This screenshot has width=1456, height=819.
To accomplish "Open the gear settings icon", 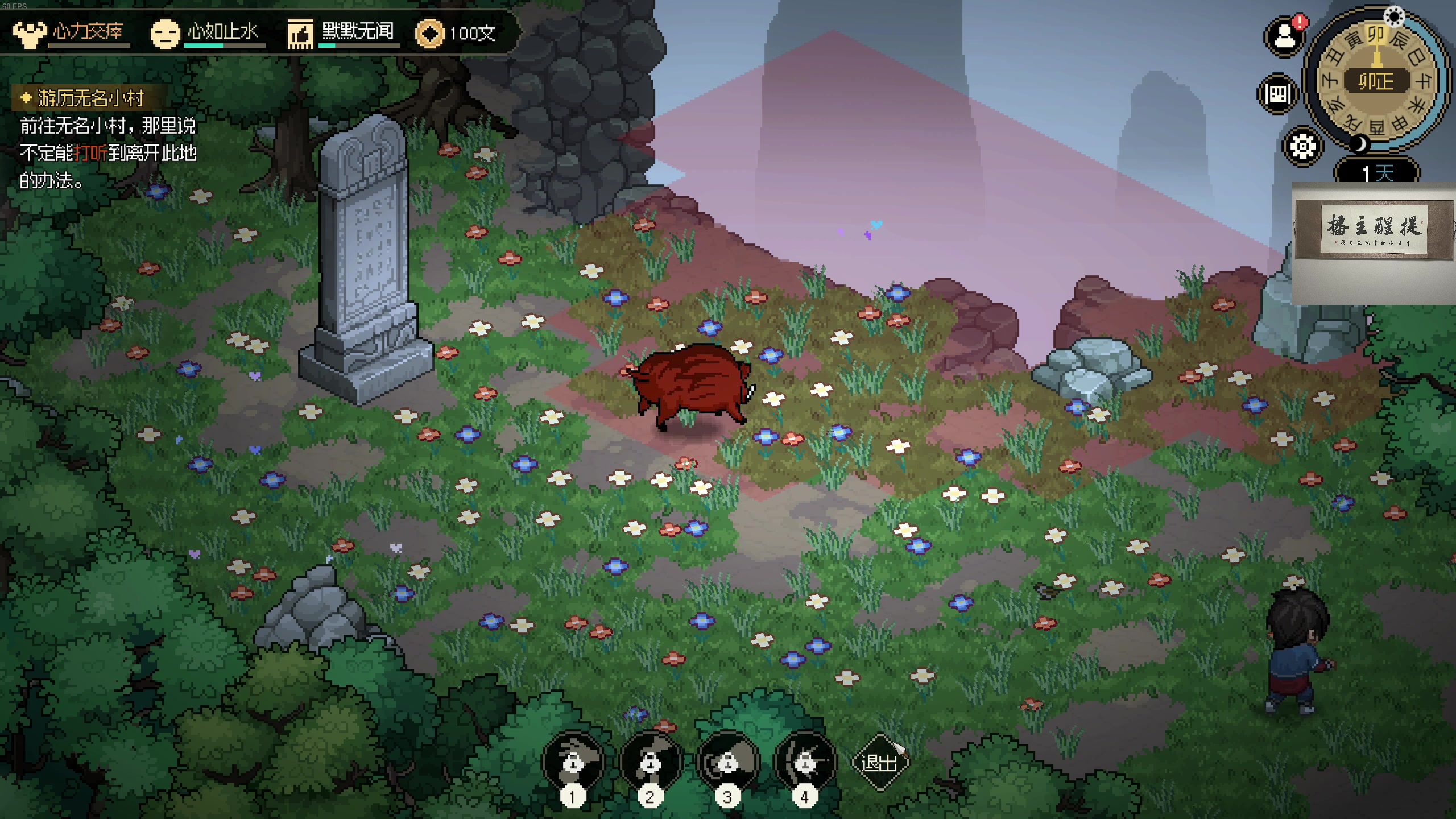I will point(1302,147).
